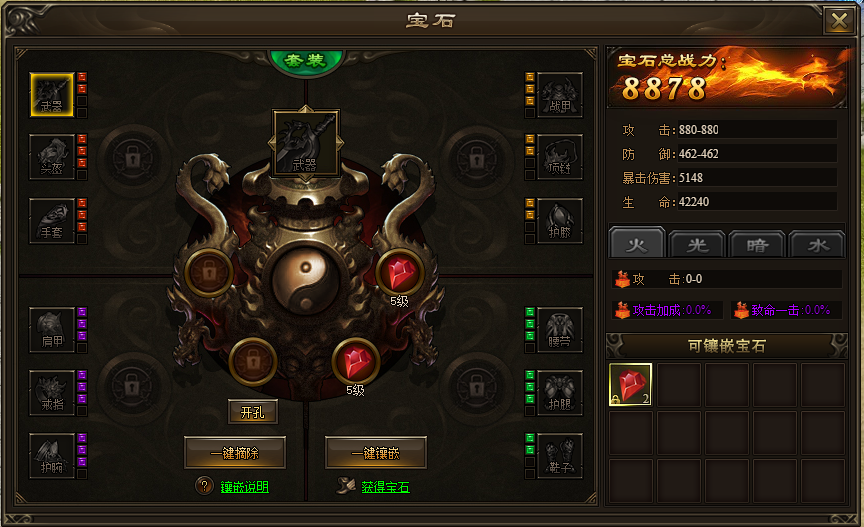This screenshot has width=864, height=527.
Task: Select the 靴子 boots equipment slot
Action: pyautogui.click(x=559, y=455)
